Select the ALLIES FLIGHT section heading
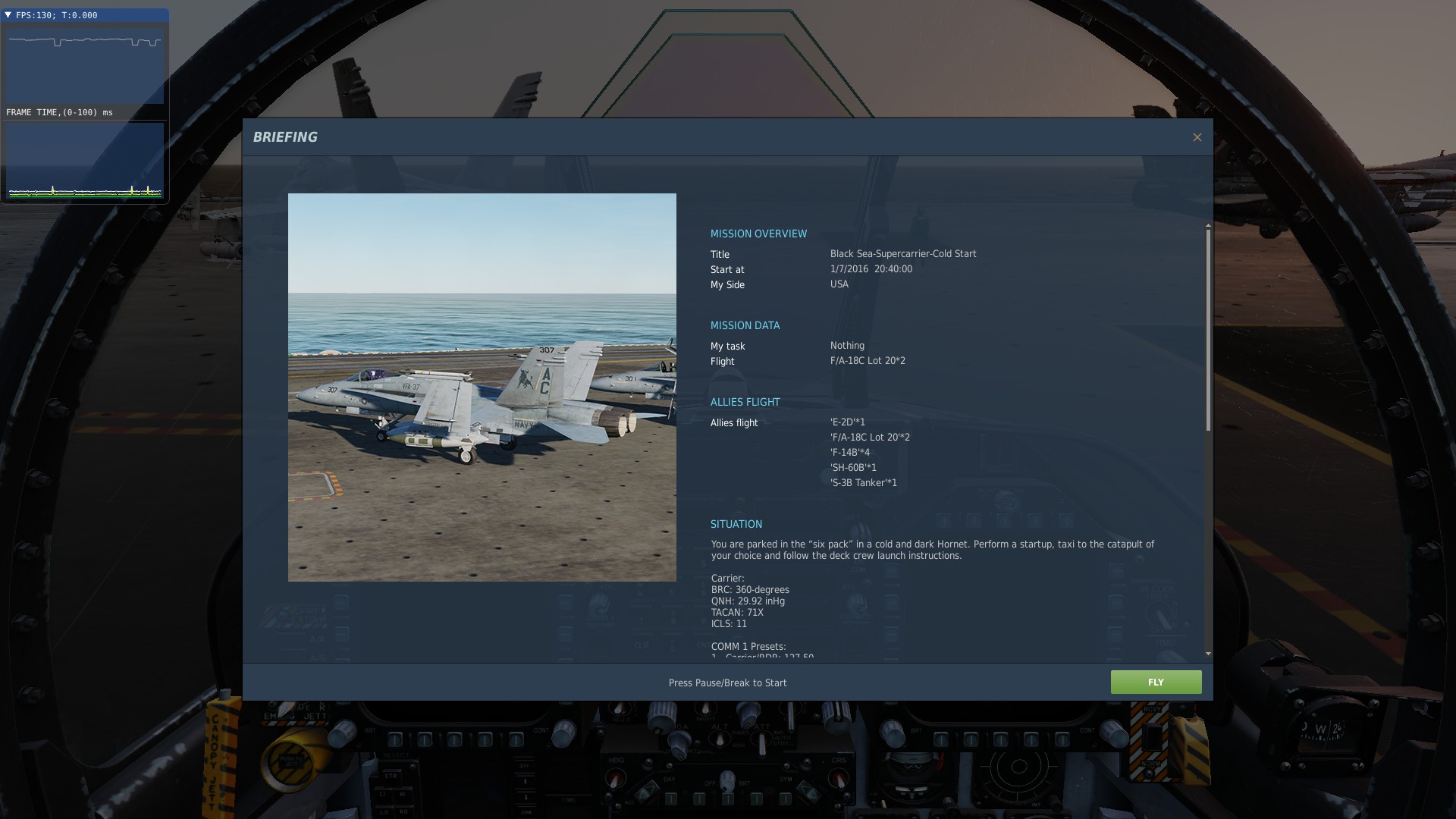The height and width of the screenshot is (819, 1456). 745,402
